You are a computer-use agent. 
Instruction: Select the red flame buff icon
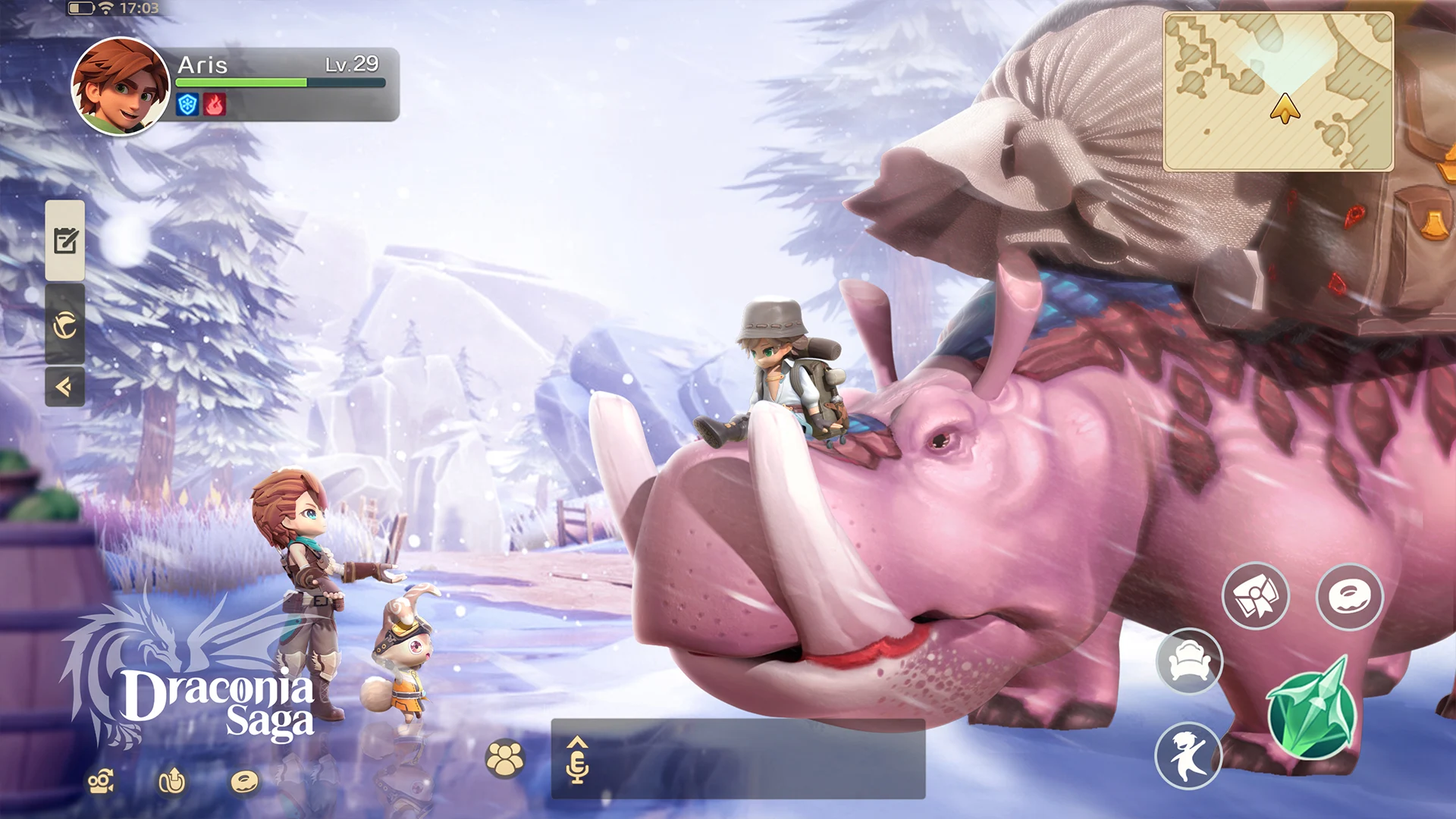tap(215, 105)
